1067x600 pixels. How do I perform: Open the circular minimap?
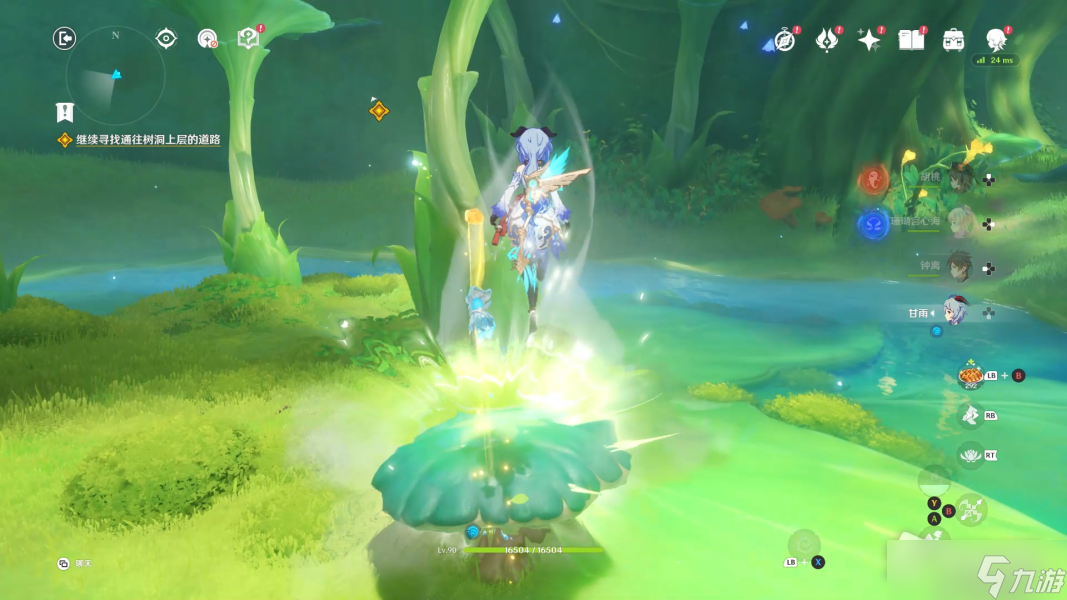[x=115, y=75]
